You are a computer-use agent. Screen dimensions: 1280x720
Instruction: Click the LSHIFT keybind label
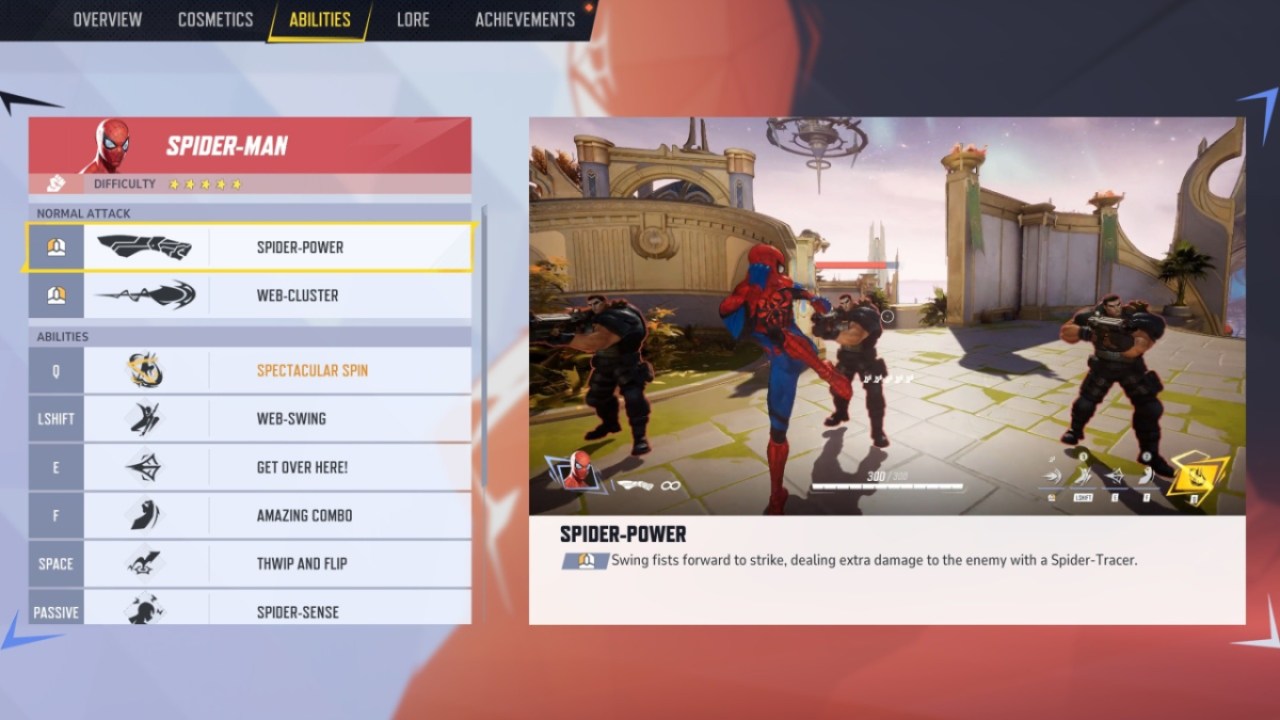55,418
